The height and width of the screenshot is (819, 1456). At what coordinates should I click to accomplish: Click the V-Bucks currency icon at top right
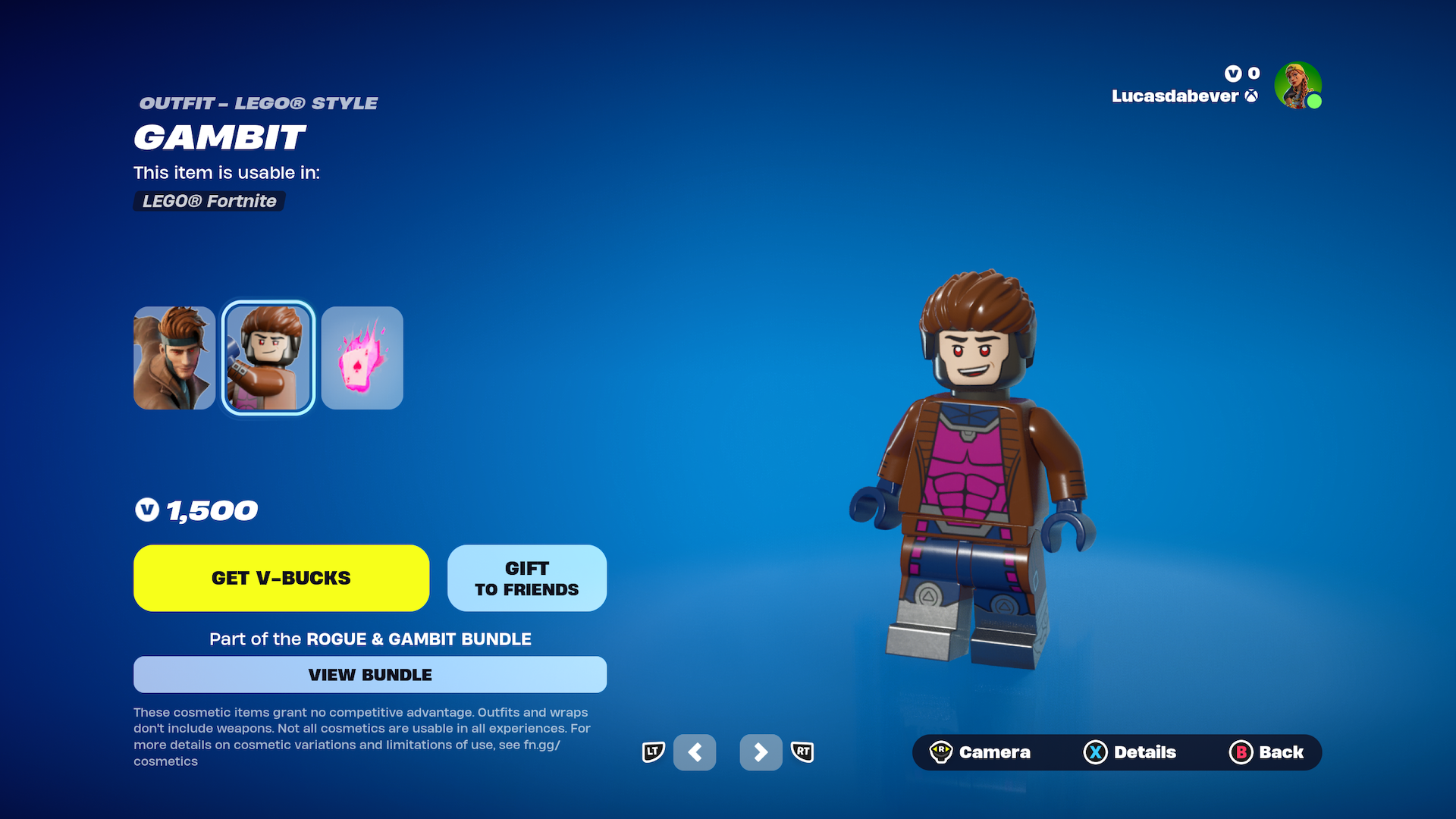1232,74
